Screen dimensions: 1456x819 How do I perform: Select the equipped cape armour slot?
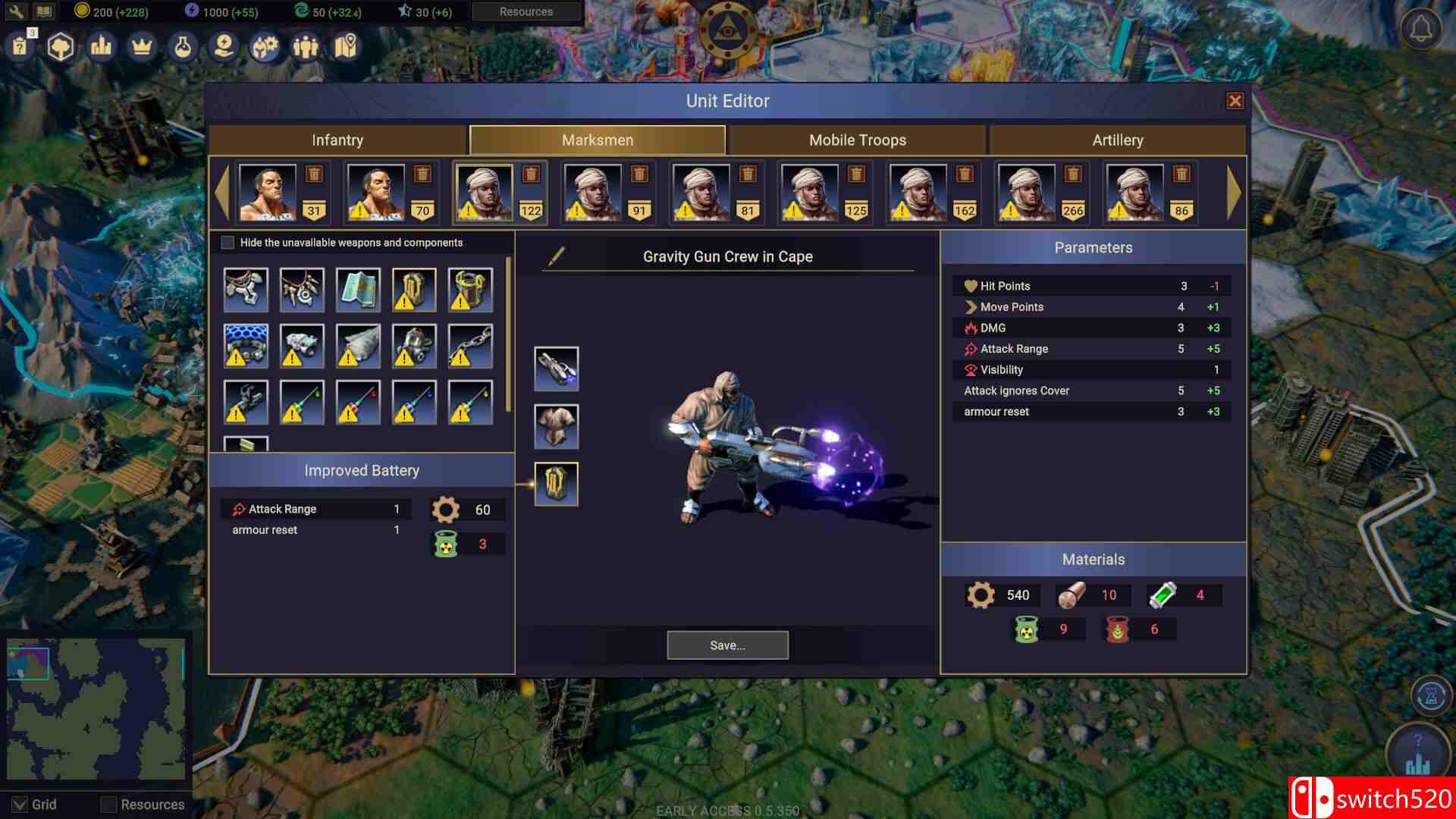(x=556, y=426)
